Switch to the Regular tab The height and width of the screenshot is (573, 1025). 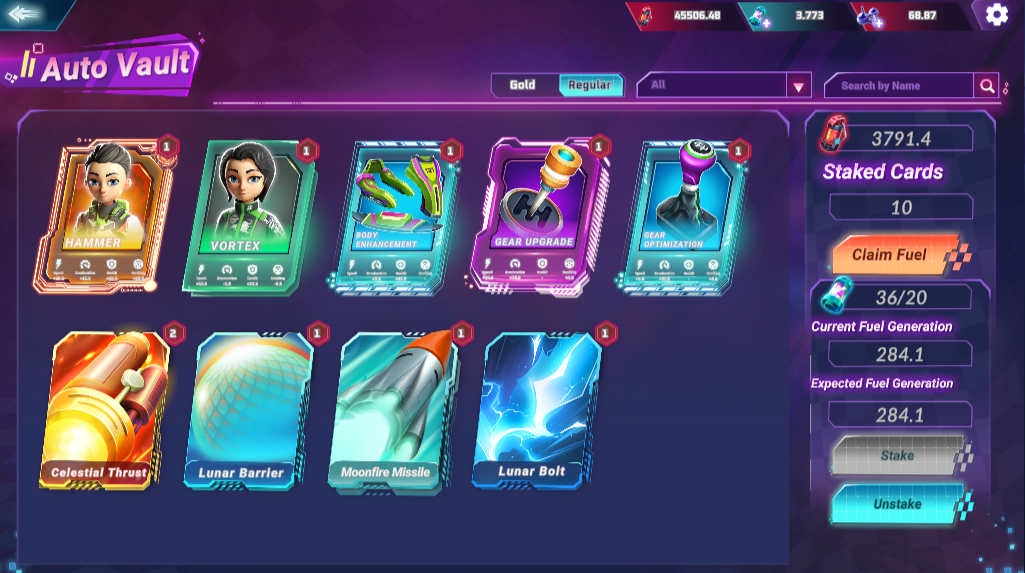coord(590,85)
